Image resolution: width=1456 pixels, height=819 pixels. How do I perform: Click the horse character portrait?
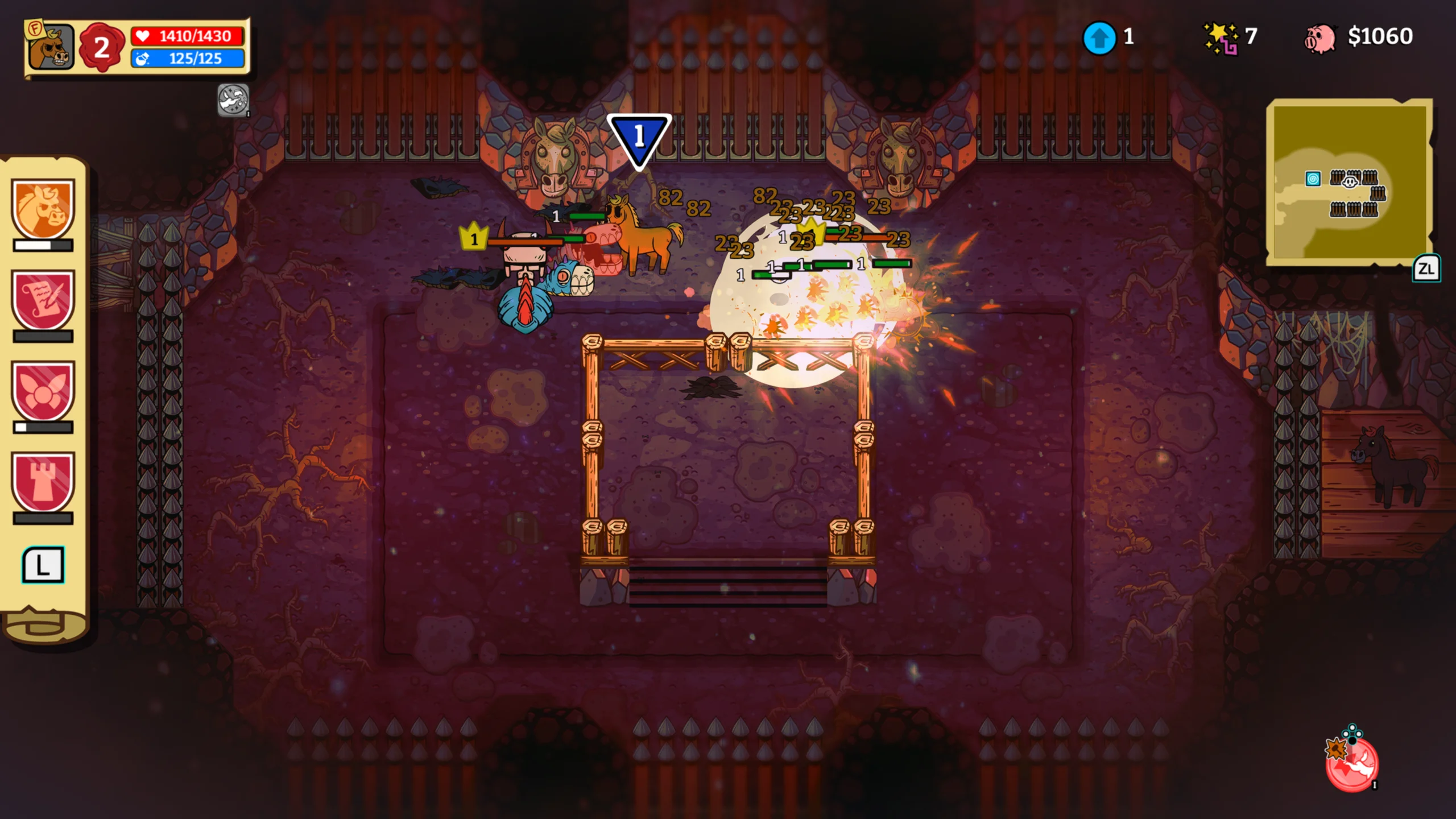point(51,48)
